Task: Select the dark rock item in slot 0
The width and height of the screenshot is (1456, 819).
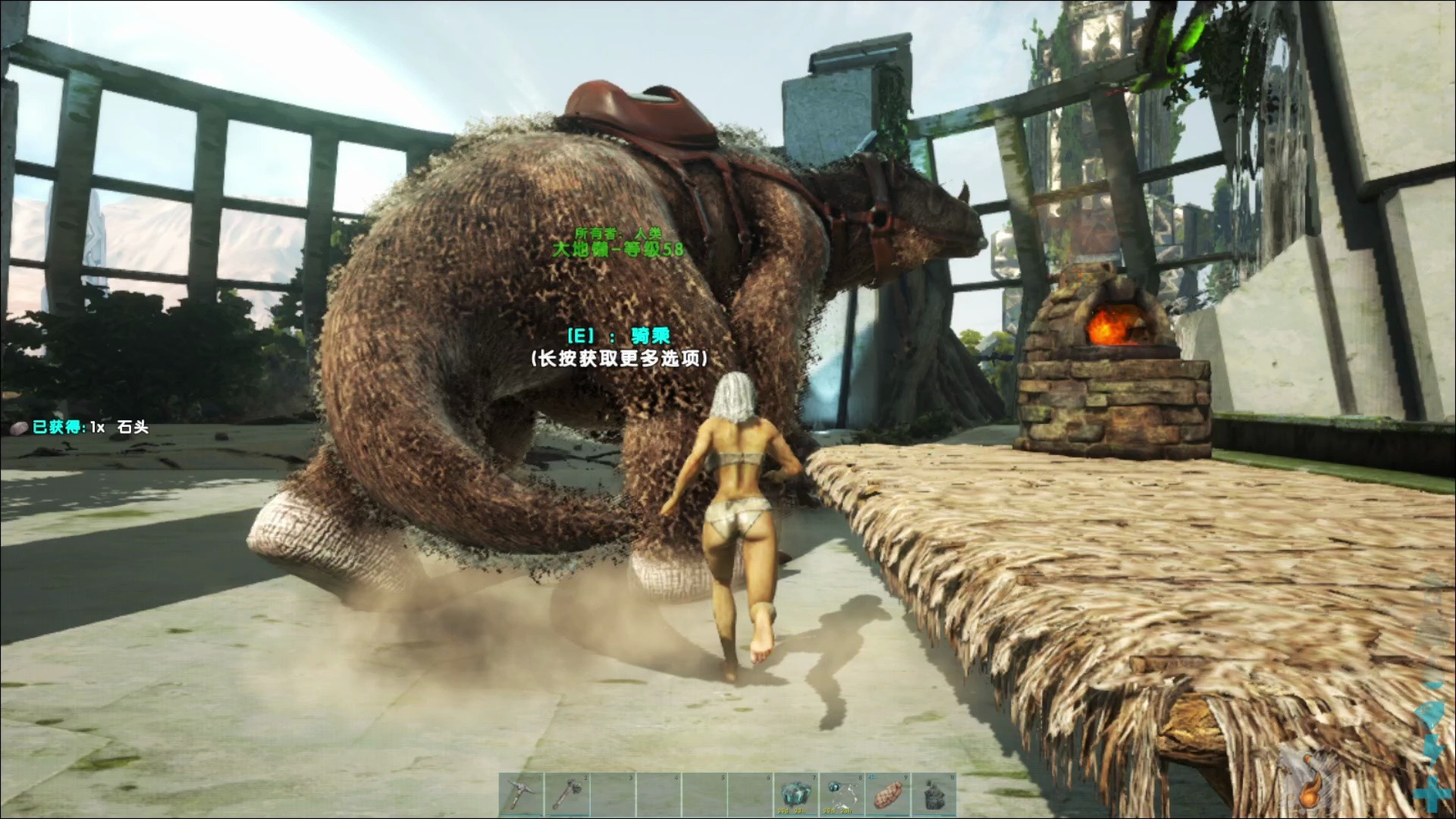Action: pyautogui.click(x=934, y=795)
